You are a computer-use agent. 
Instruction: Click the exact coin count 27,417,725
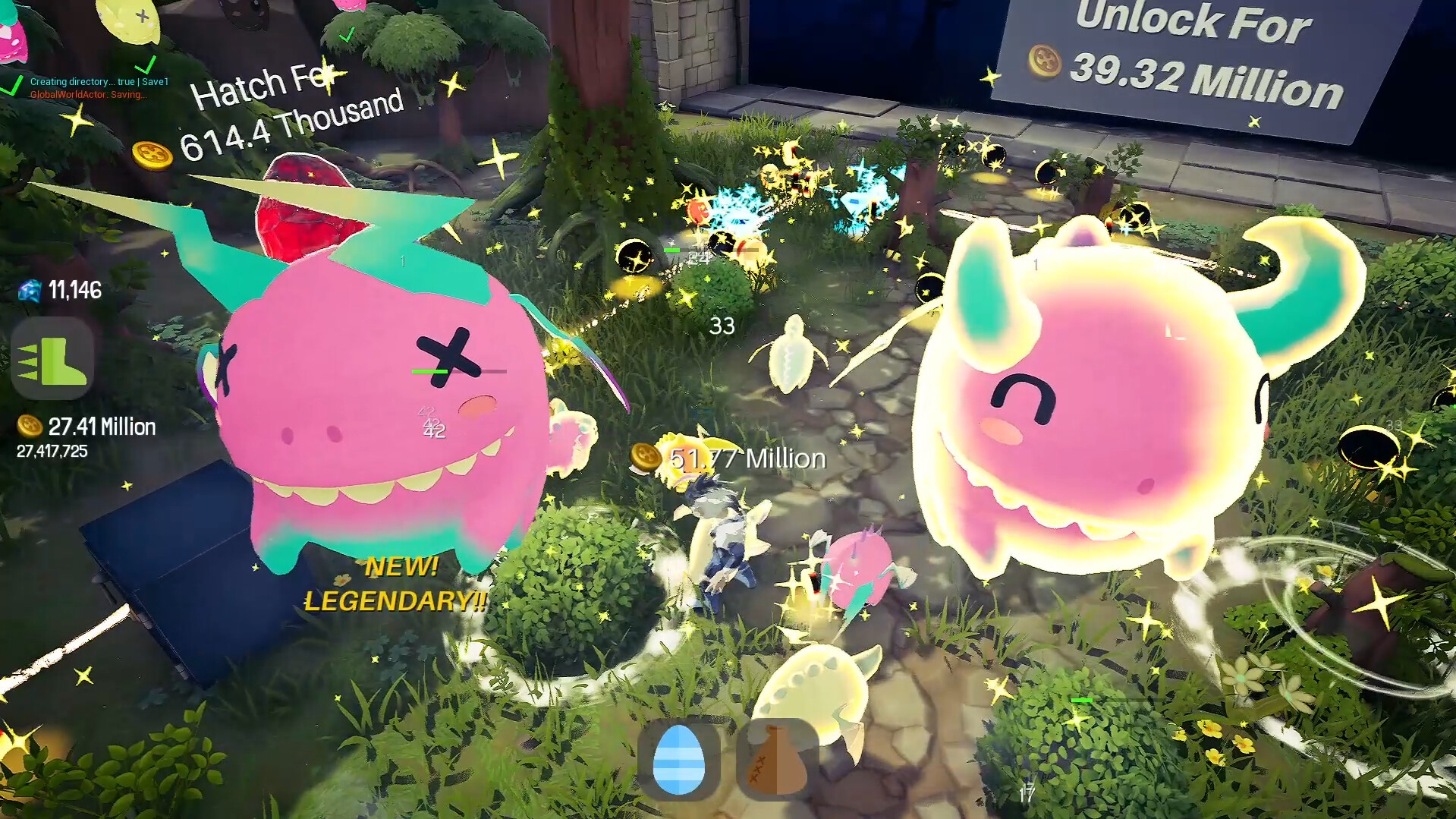pyautogui.click(x=51, y=452)
